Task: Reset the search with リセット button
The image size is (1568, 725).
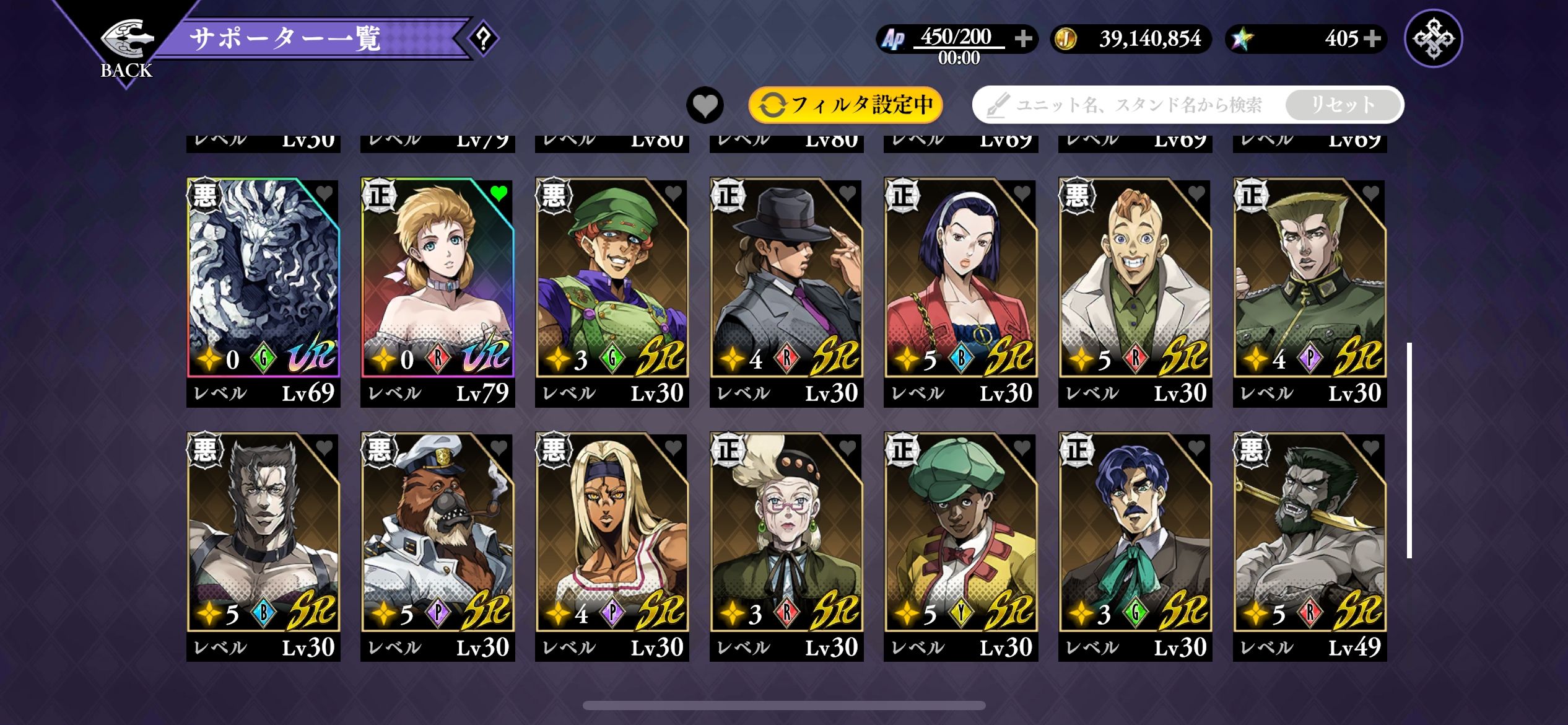Action: [x=1343, y=105]
